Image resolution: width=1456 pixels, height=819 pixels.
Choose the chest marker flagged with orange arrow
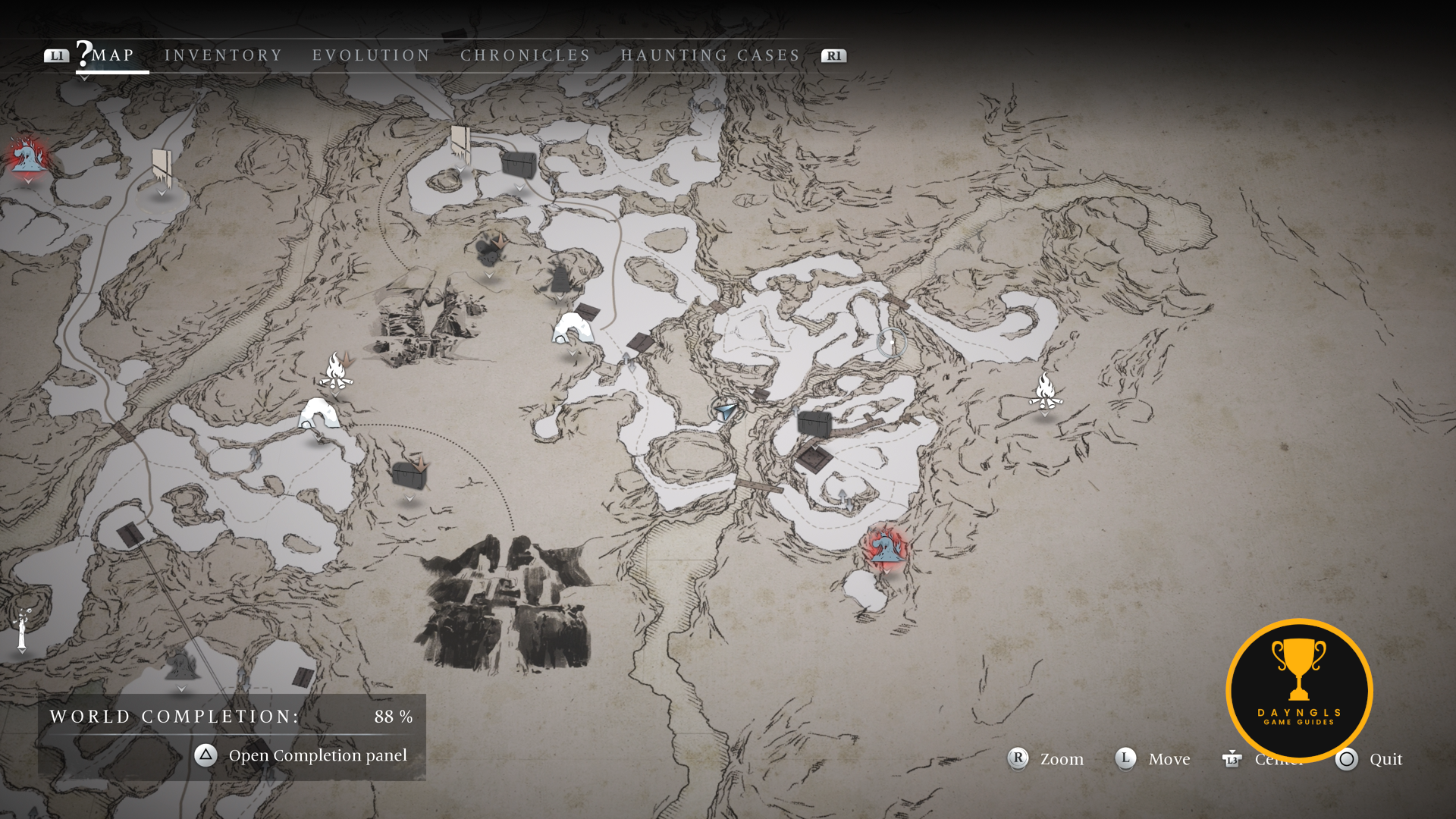tap(409, 475)
